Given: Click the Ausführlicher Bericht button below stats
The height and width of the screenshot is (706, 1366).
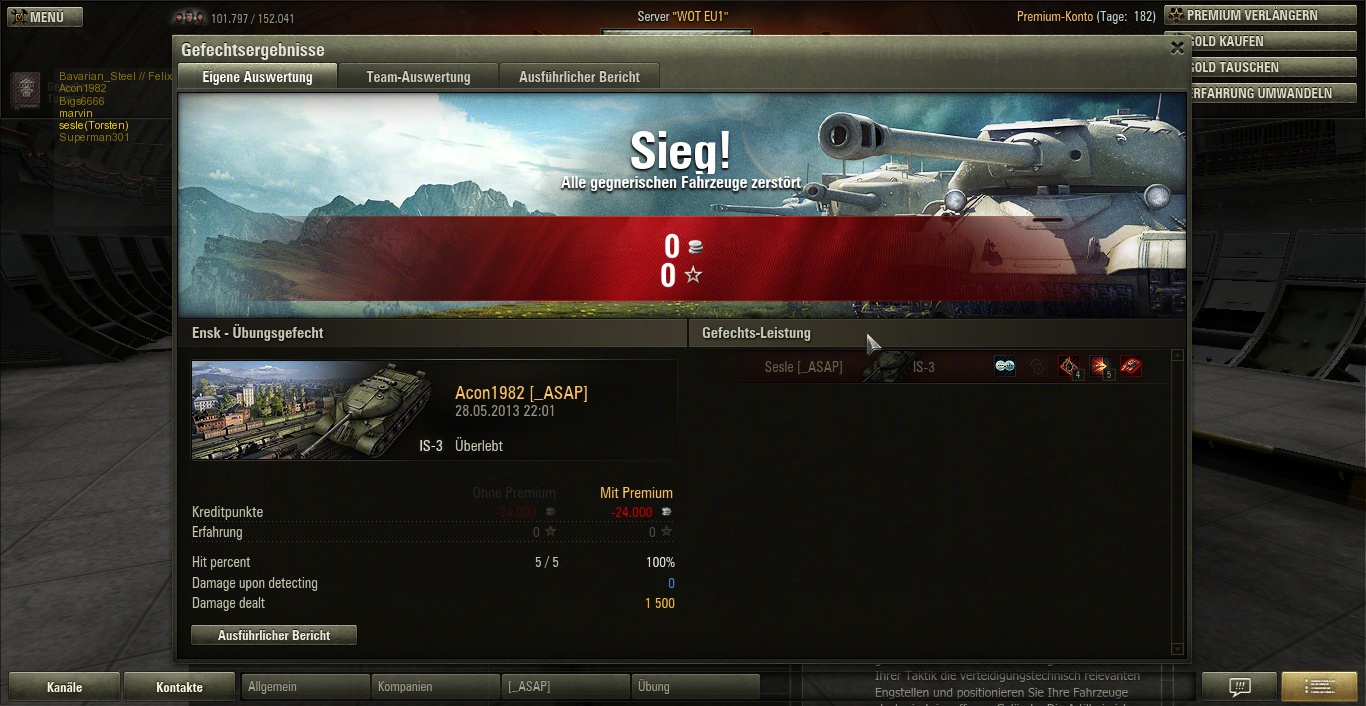Looking at the screenshot, I should pyautogui.click(x=274, y=635).
